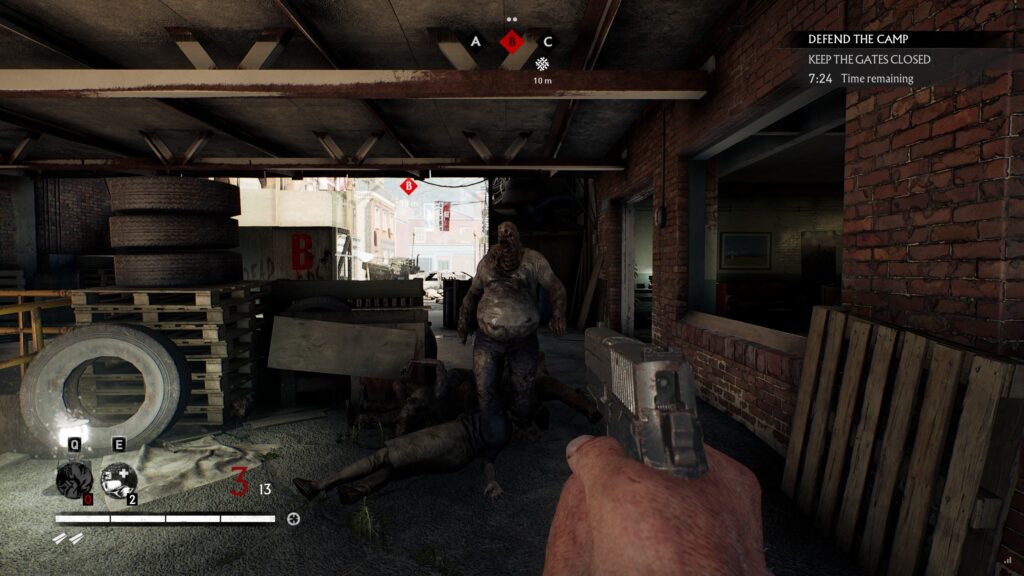Use the medkit item with 2 remaining

click(119, 480)
